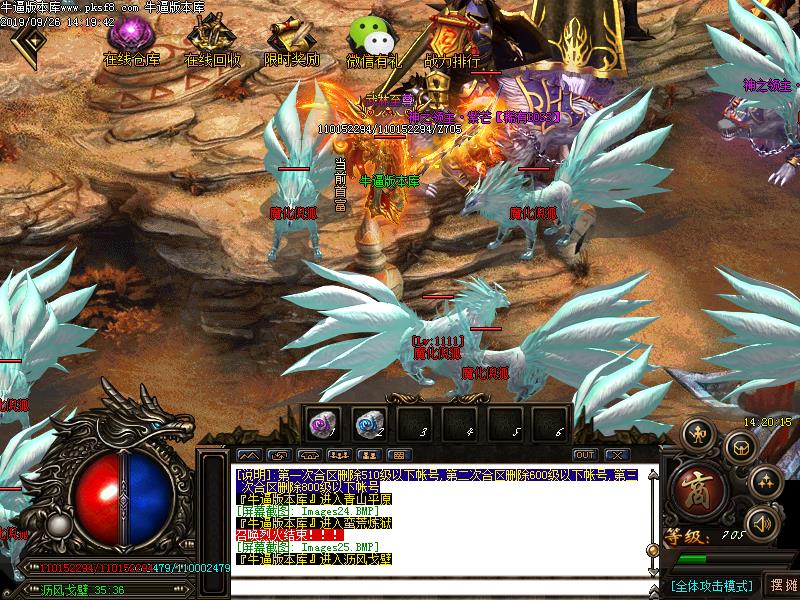Open the character figure round button

(x=698, y=435)
